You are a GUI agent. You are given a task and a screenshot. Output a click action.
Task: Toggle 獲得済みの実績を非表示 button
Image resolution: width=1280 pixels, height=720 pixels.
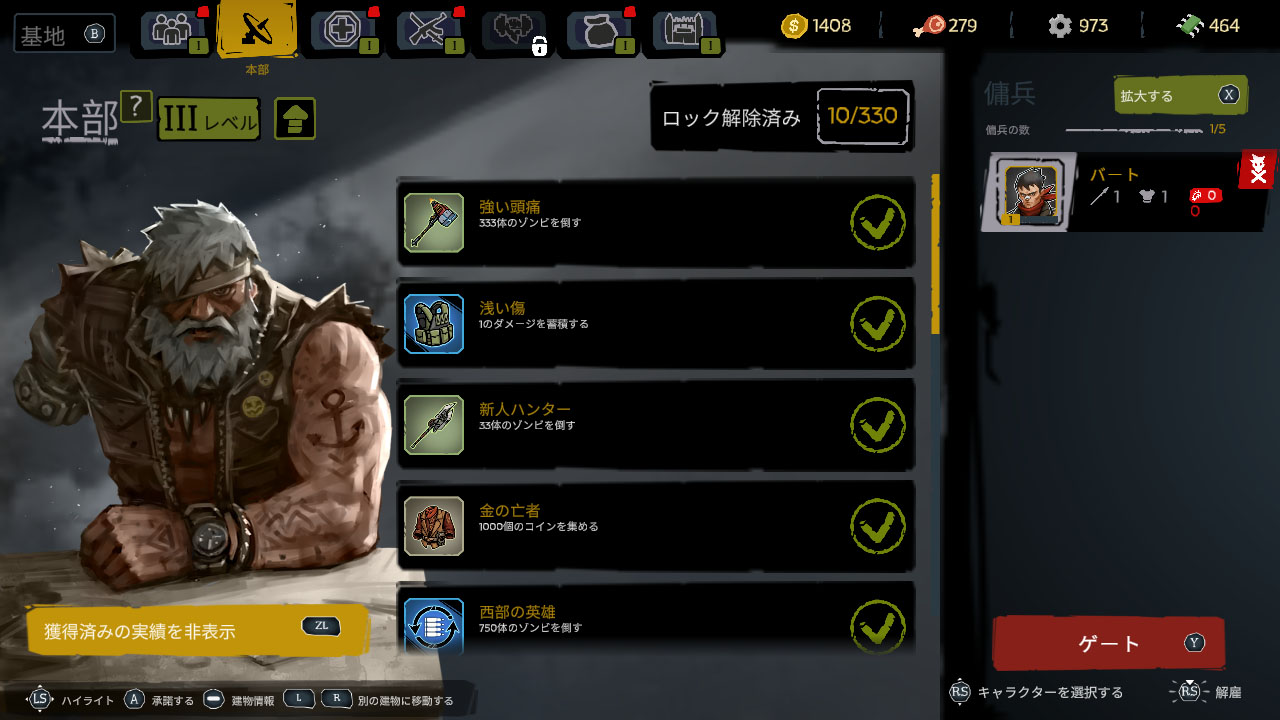click(x=196, y=630)
